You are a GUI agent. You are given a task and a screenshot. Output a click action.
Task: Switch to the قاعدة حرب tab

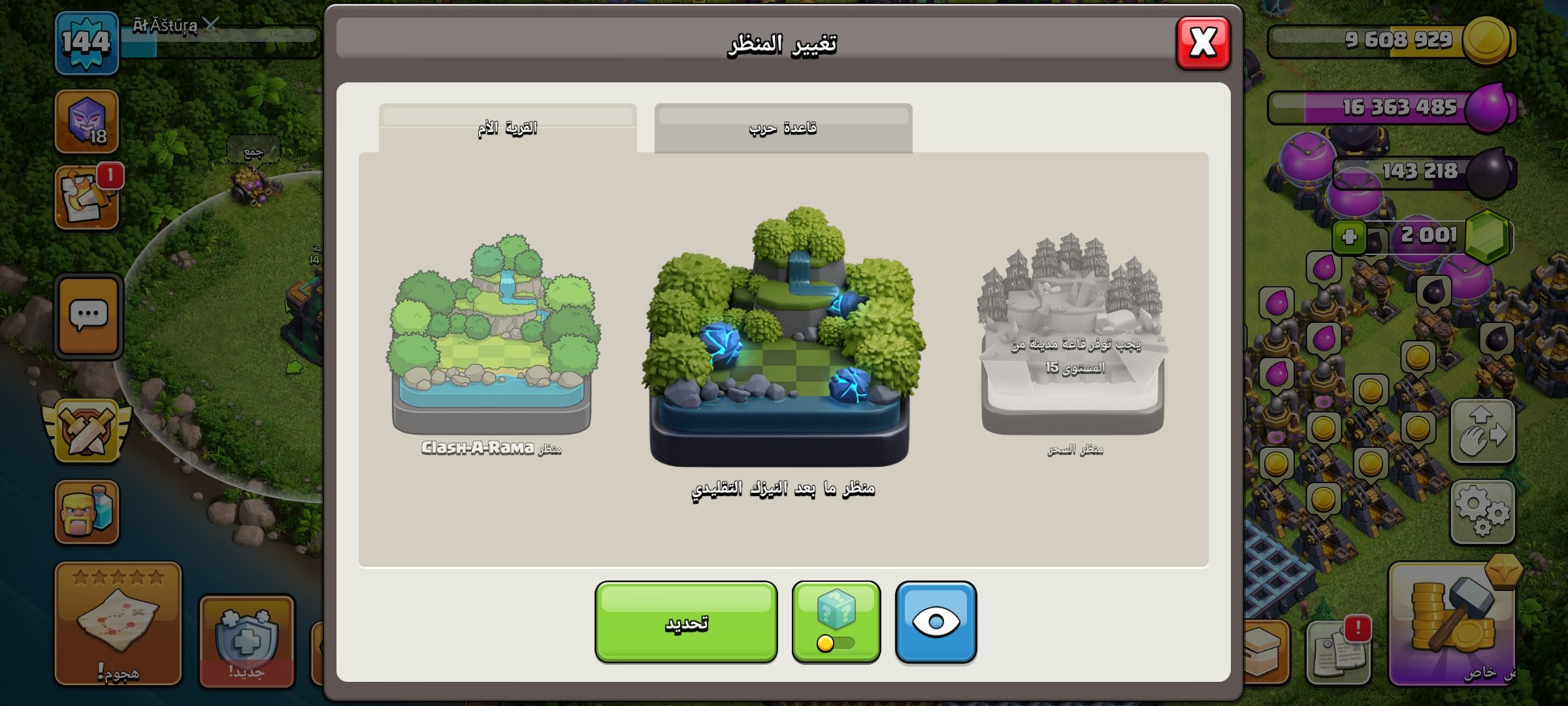(782, 127)
